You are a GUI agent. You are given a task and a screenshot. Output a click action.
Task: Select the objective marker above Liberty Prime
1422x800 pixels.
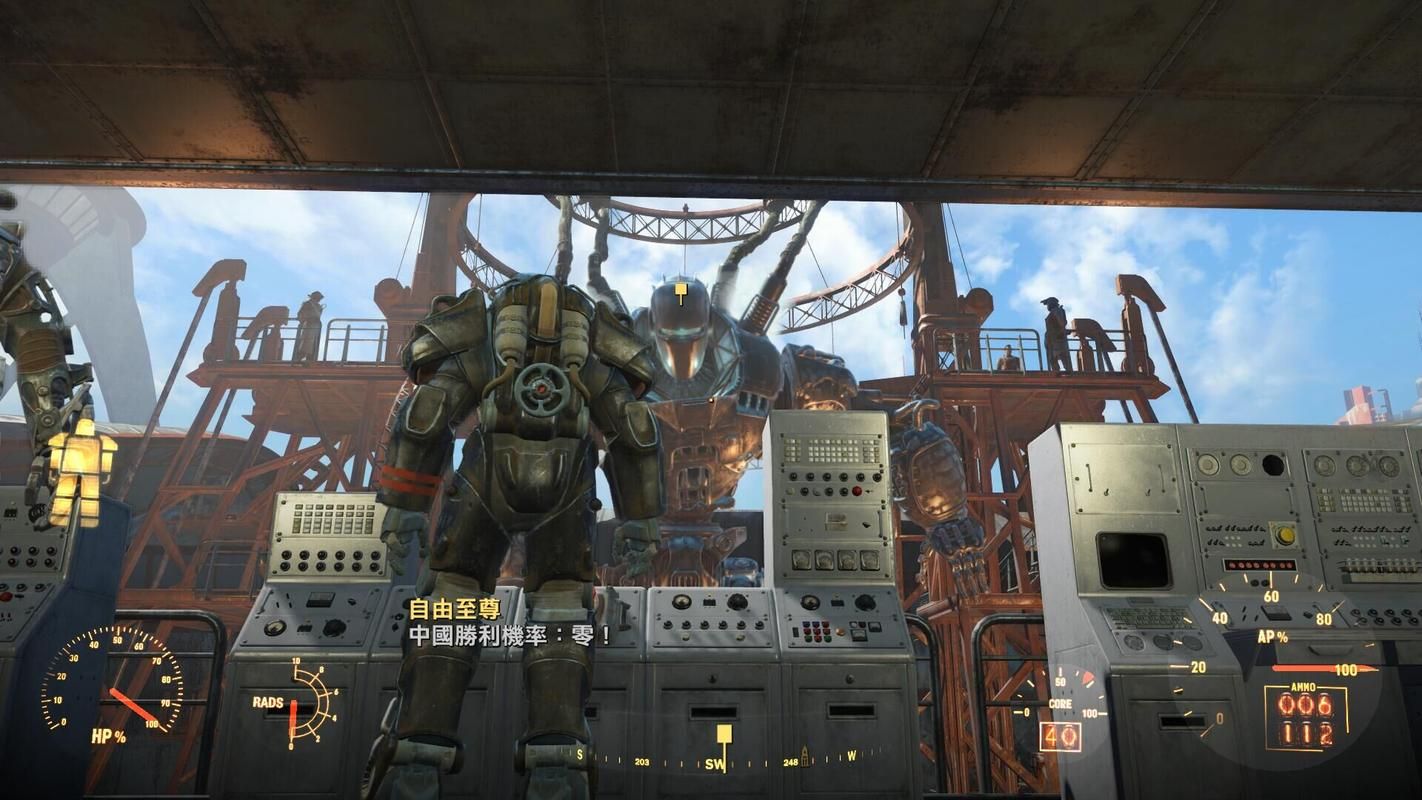click(x=681, y=292)
